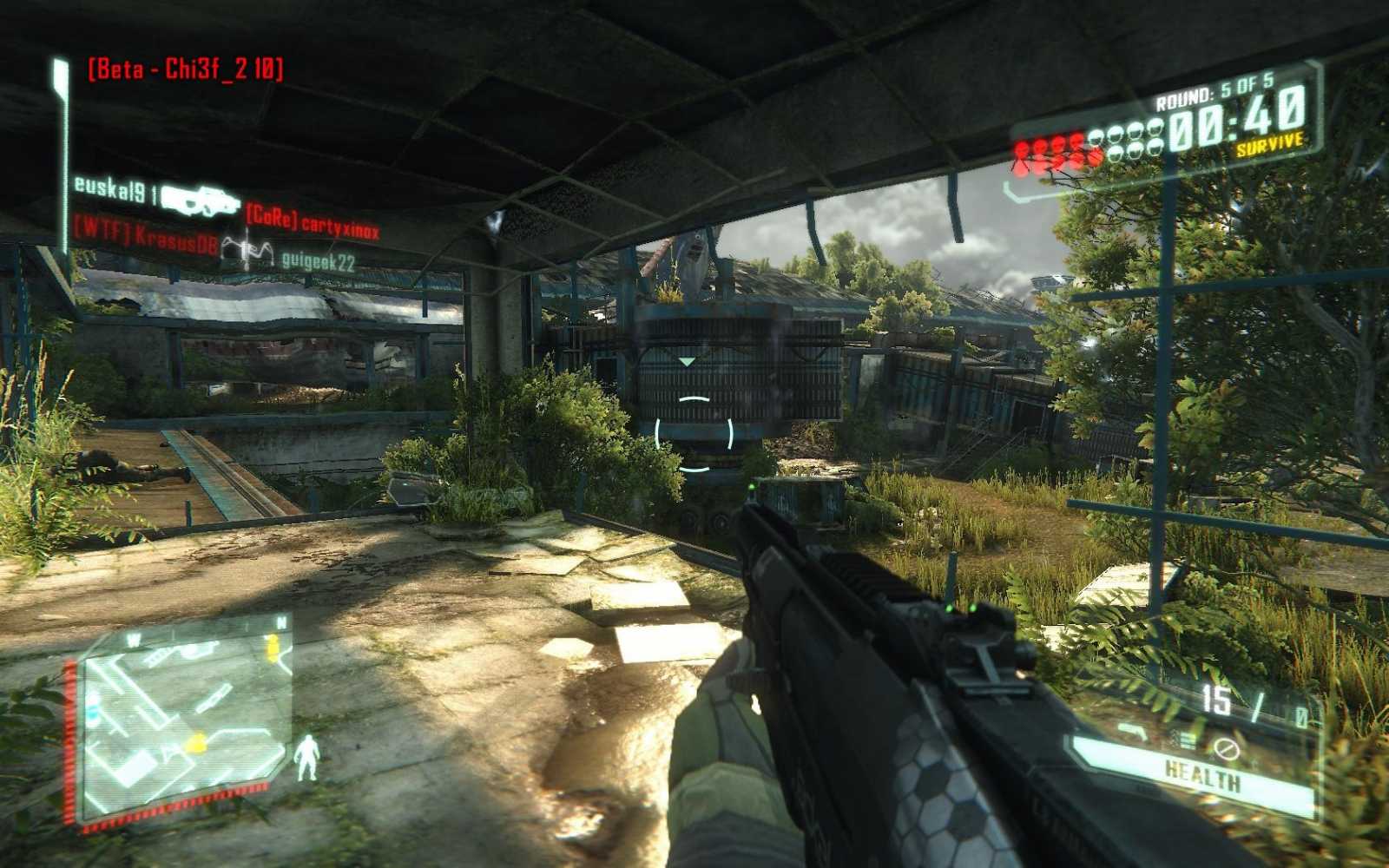1389x868 pixels.
Task: Select the spider-mine kill icon in the killfeed
Action: click(246, 248)
